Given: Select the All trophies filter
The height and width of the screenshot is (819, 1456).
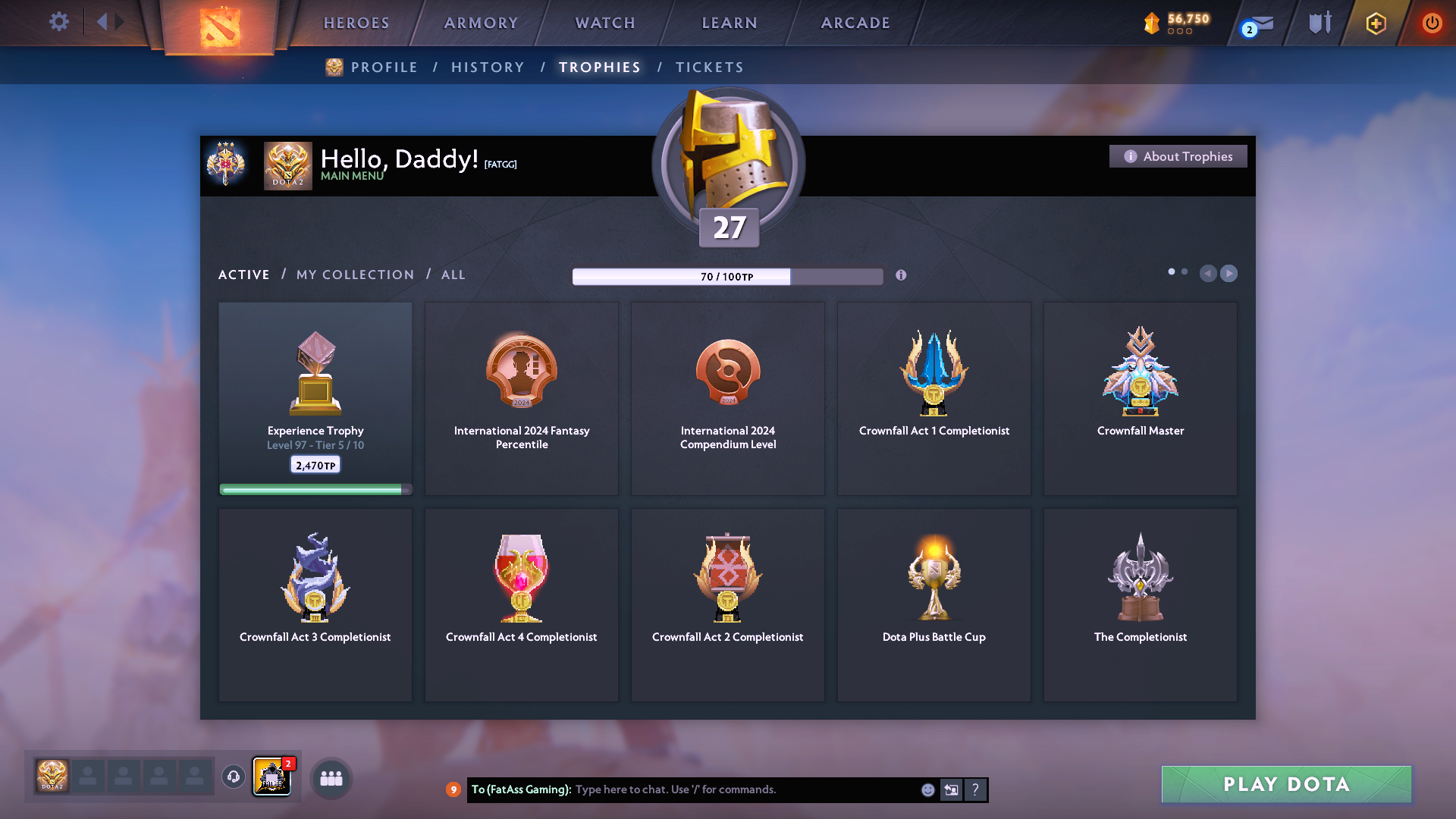Looking at the screenshot, I should [x=453, y=275].
